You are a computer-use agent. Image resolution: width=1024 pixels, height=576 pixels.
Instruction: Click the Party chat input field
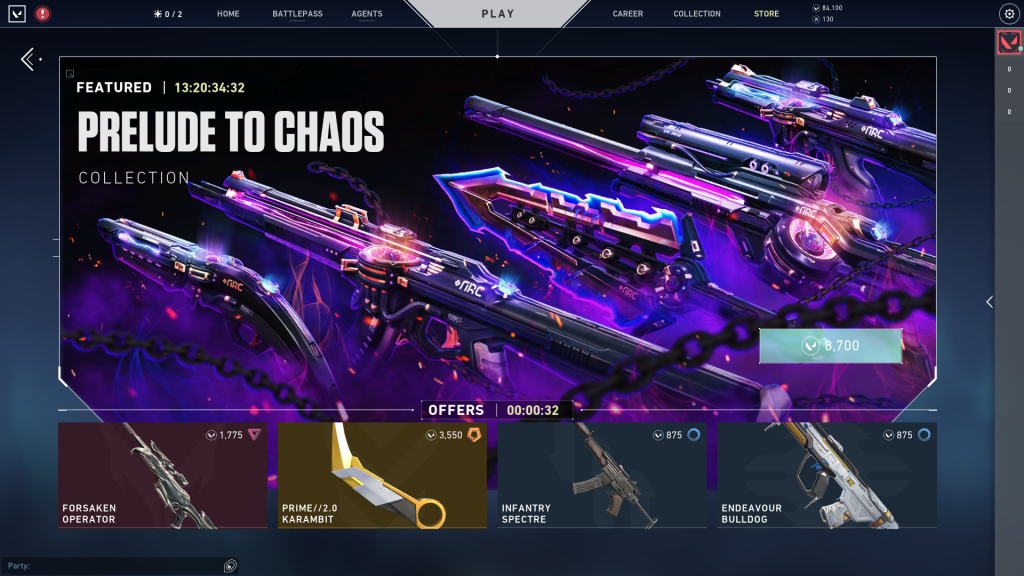[x=120, y=566]
